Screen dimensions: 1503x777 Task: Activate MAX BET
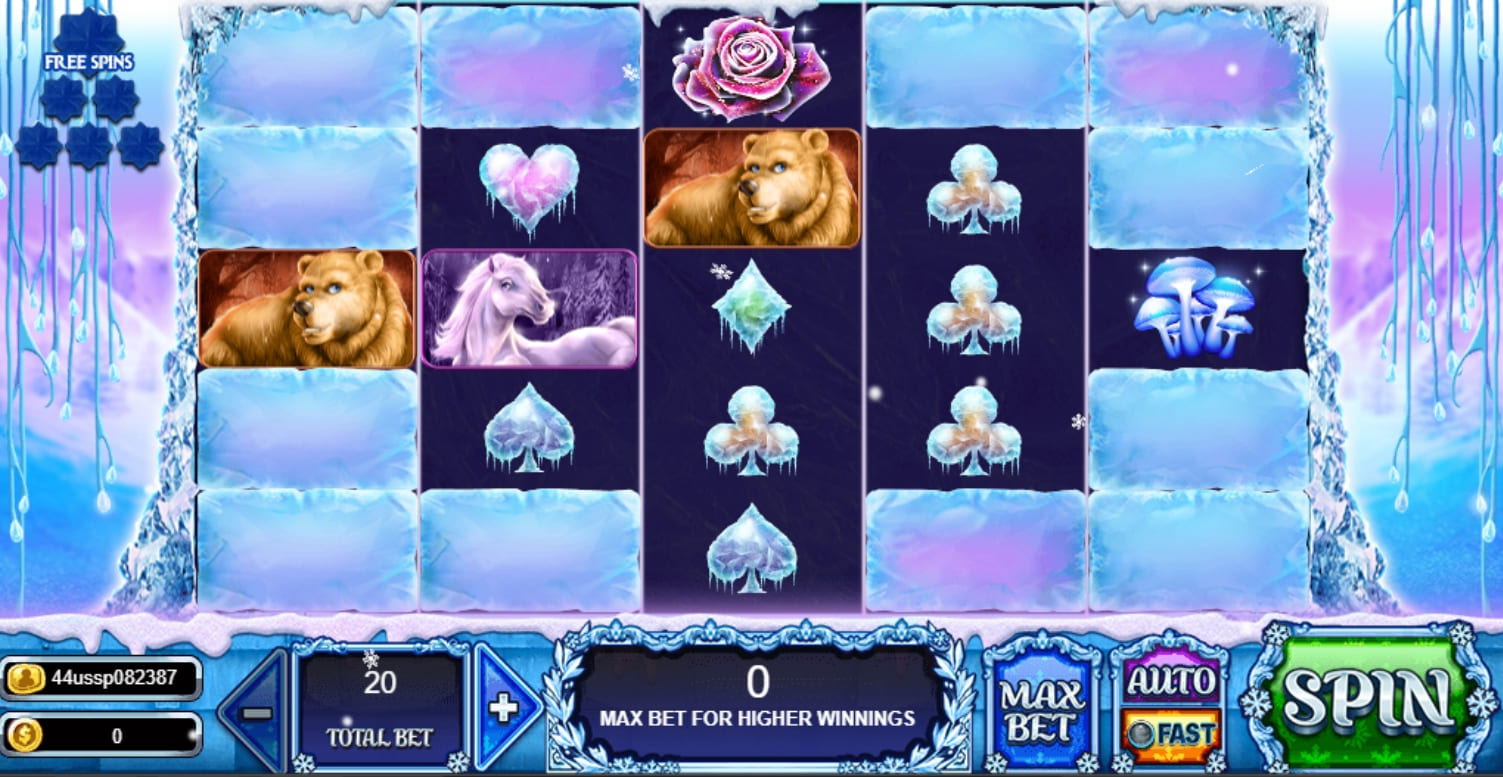tap(1040, 705)
